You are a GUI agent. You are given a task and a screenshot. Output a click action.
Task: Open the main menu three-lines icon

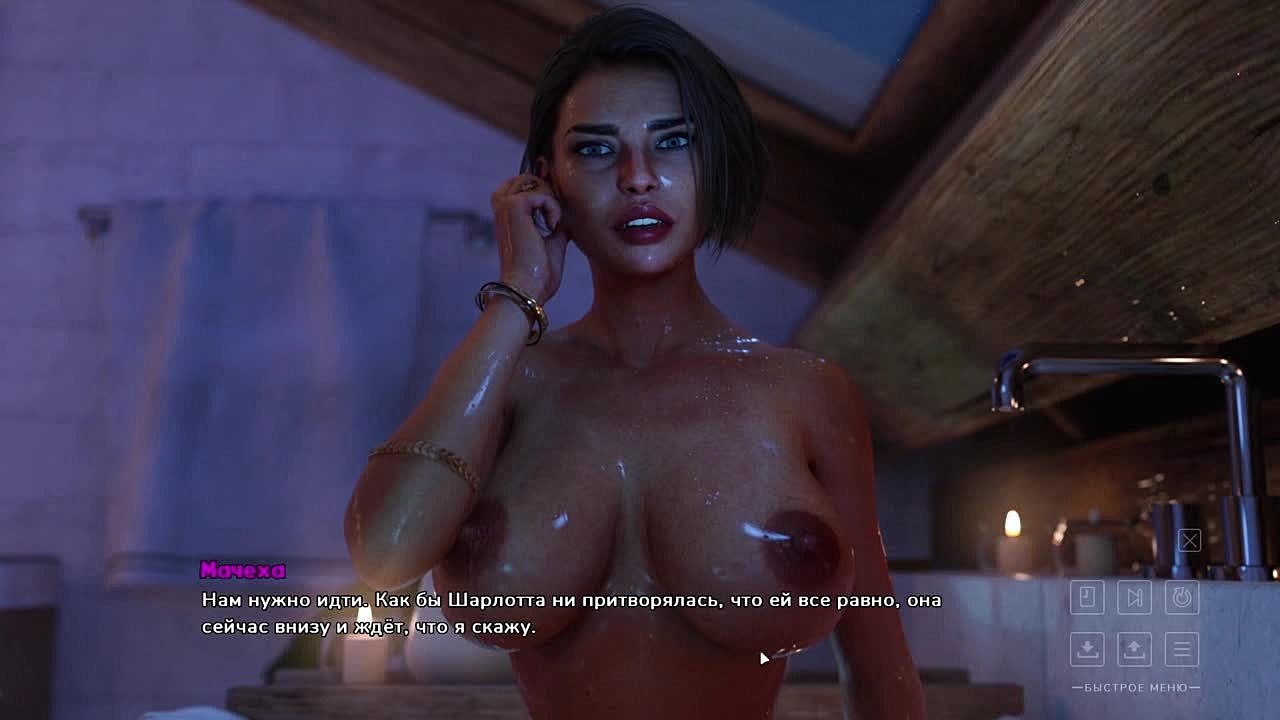pos(1182,649)
